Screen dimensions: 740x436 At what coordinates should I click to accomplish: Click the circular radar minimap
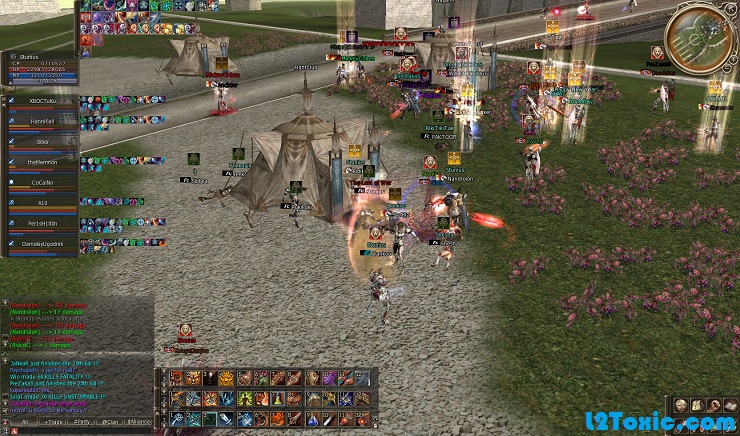(x=700, y=37)
